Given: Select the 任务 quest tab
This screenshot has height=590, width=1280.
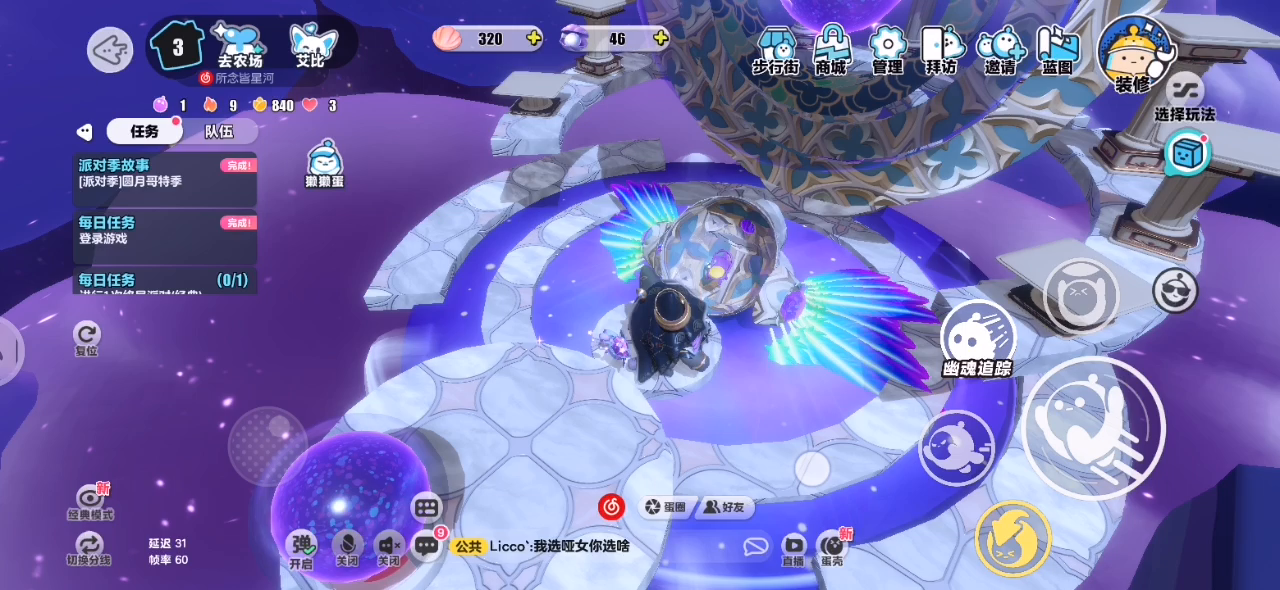Looking at the screenshot, I should pos(144,131).
